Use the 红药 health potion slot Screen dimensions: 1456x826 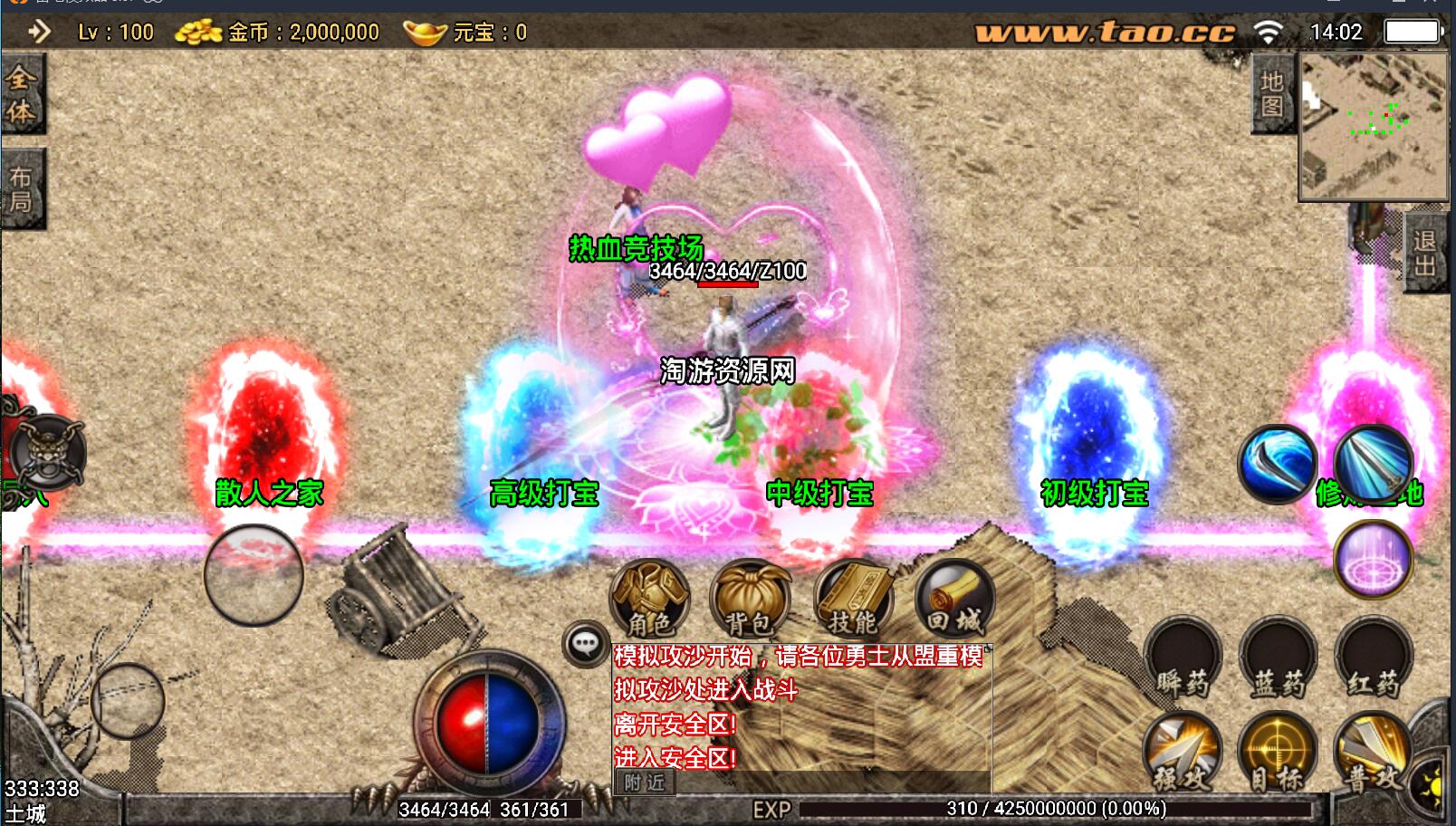[1373, 658]
